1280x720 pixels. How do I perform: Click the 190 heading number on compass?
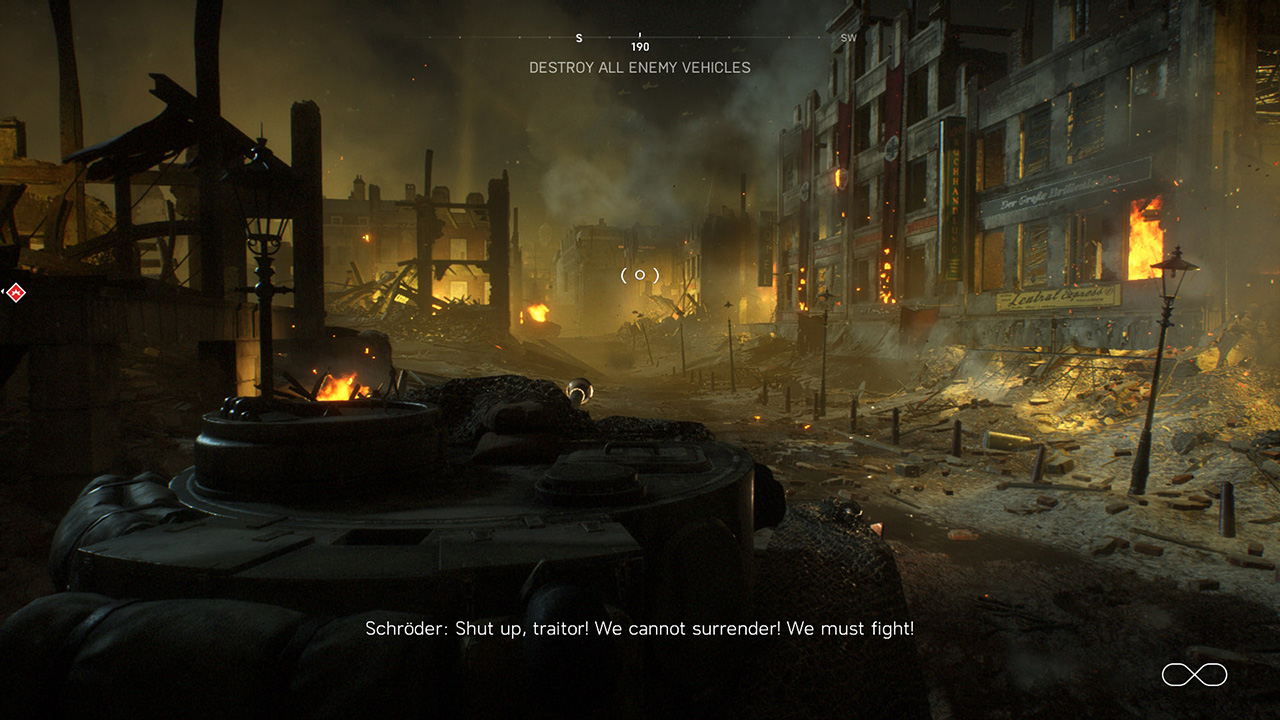click(x=640, y=46)
